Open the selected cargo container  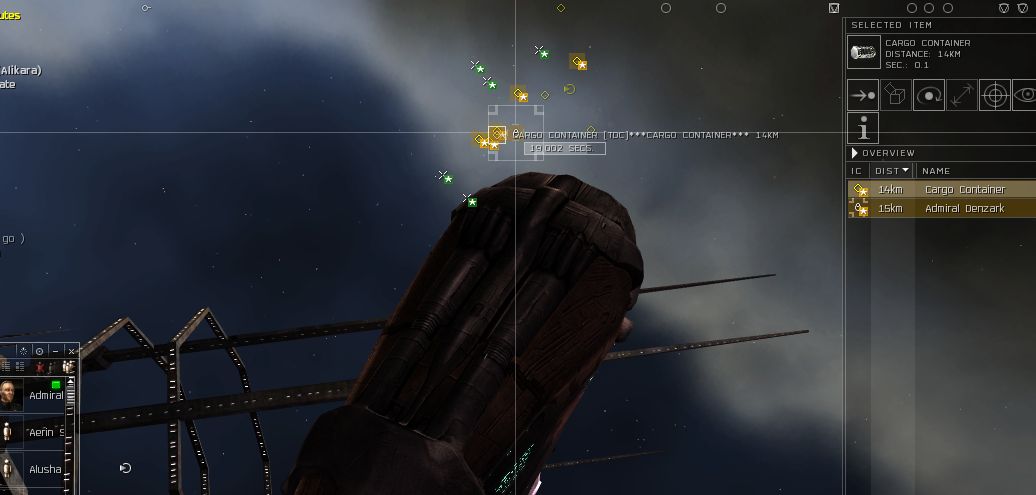pos(896,95)
